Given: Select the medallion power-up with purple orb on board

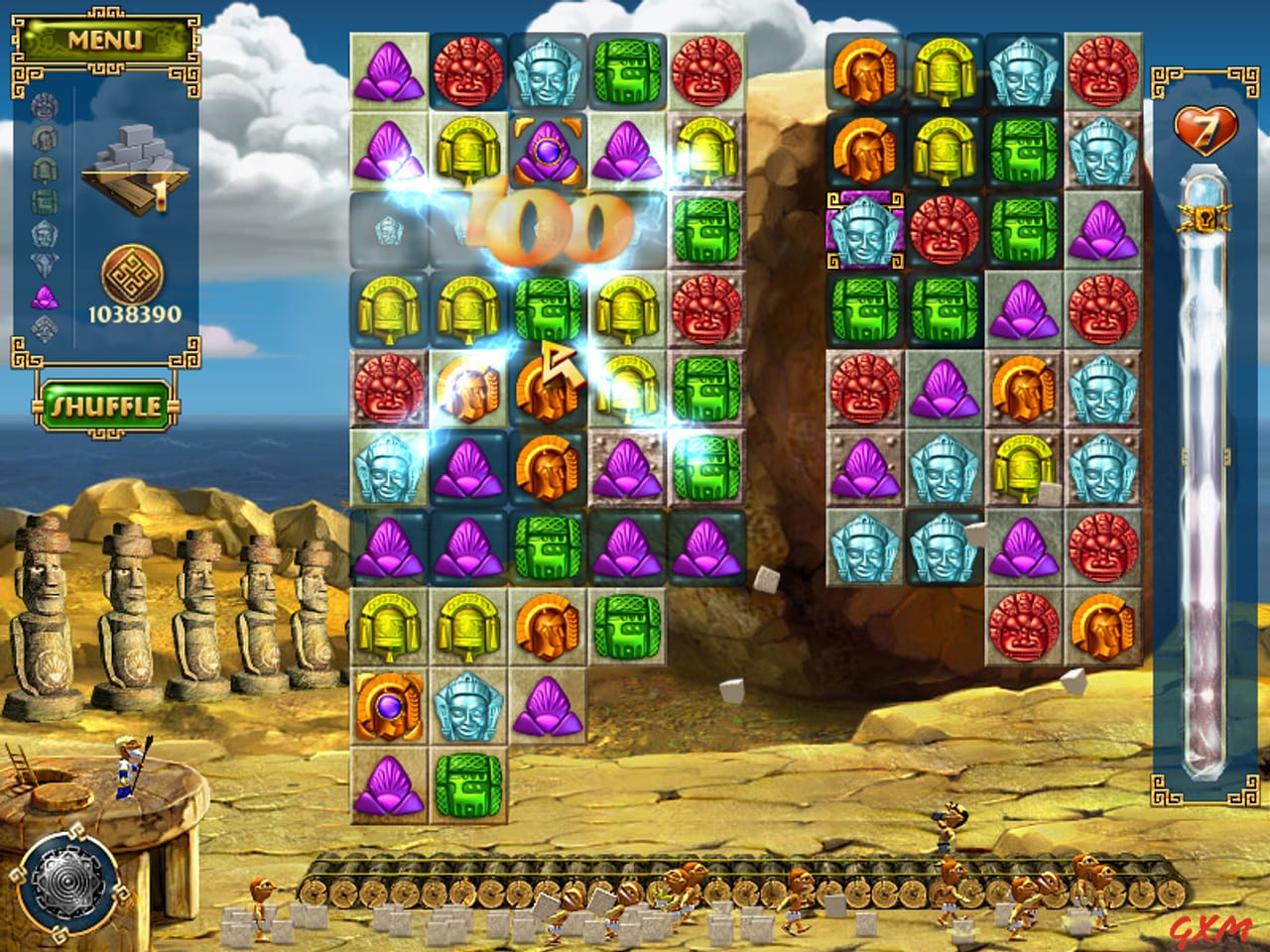Looking at the screenshot, I should point(389,708).
